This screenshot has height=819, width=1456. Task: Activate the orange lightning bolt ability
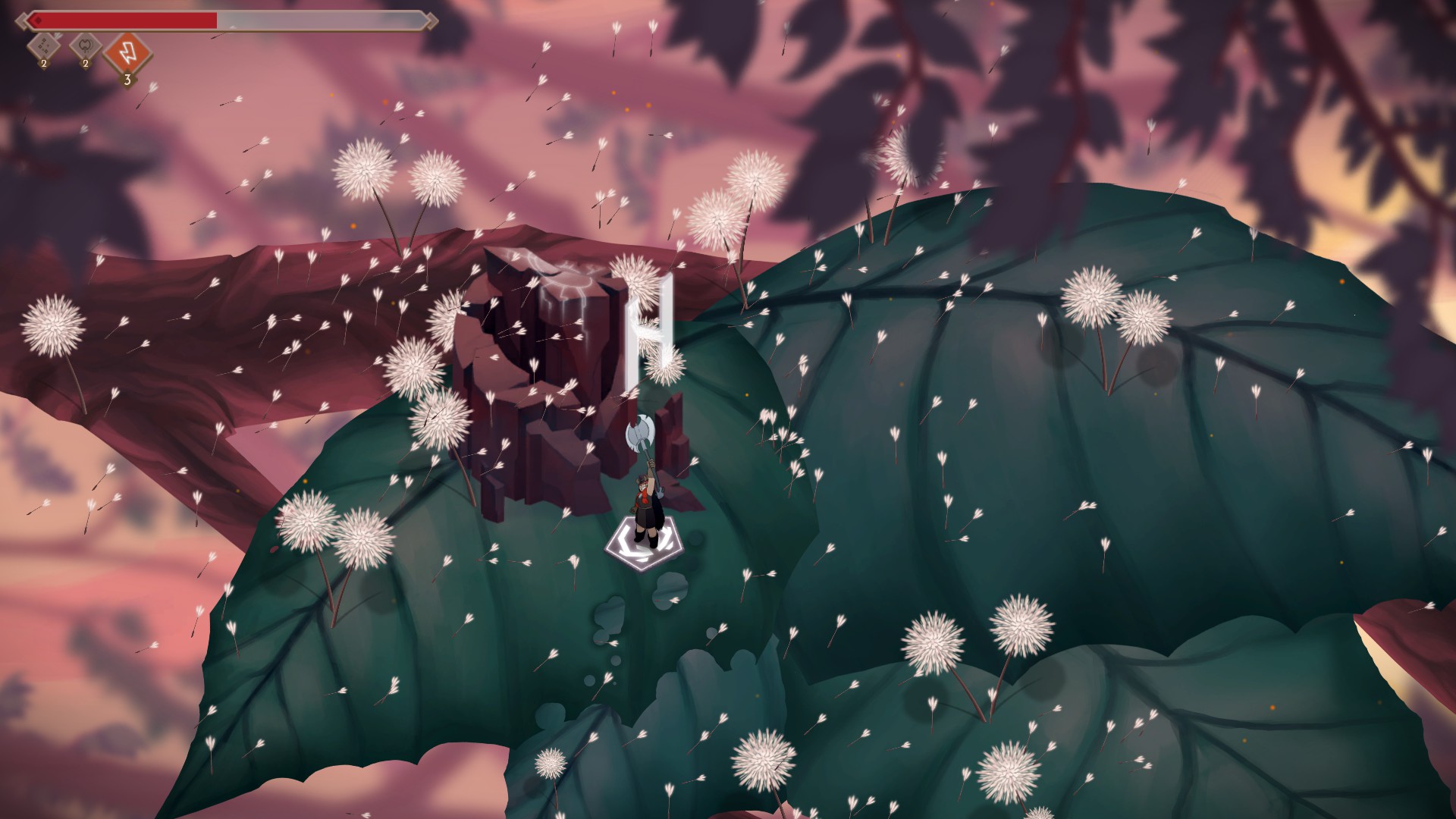127,52
